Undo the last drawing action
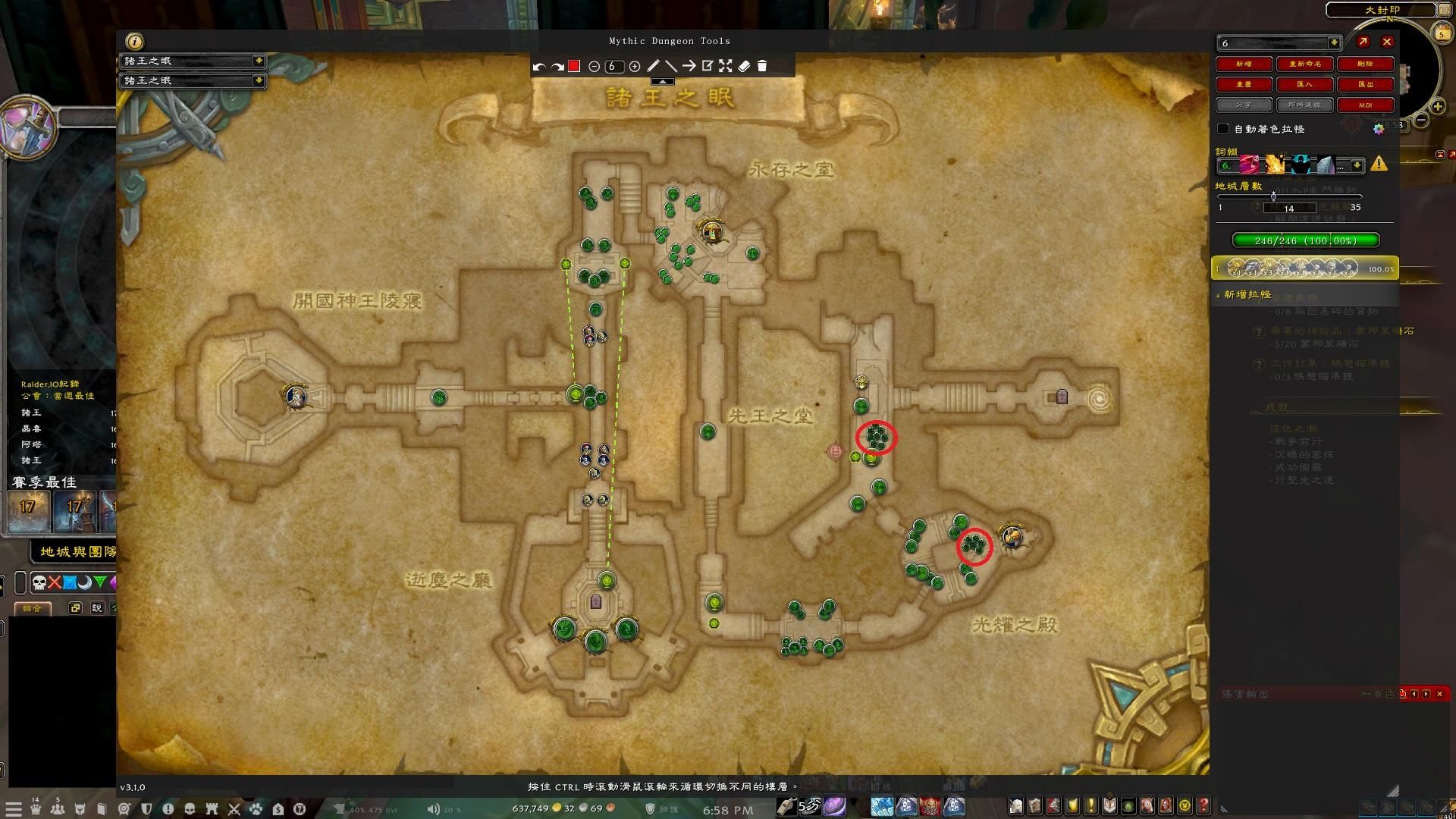 pos(539,66)
